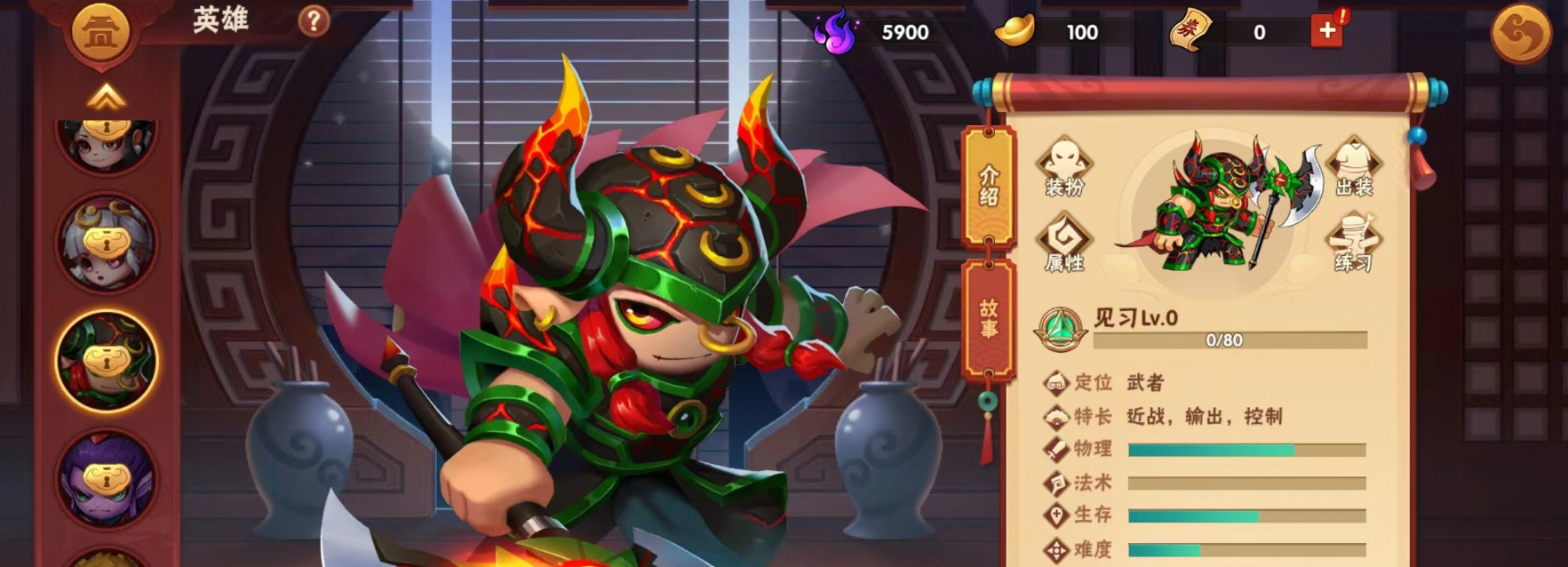Viewport: 1568px width, 567px height.
Task: Add tickets with the red plus button
Action: (1326, 31)
